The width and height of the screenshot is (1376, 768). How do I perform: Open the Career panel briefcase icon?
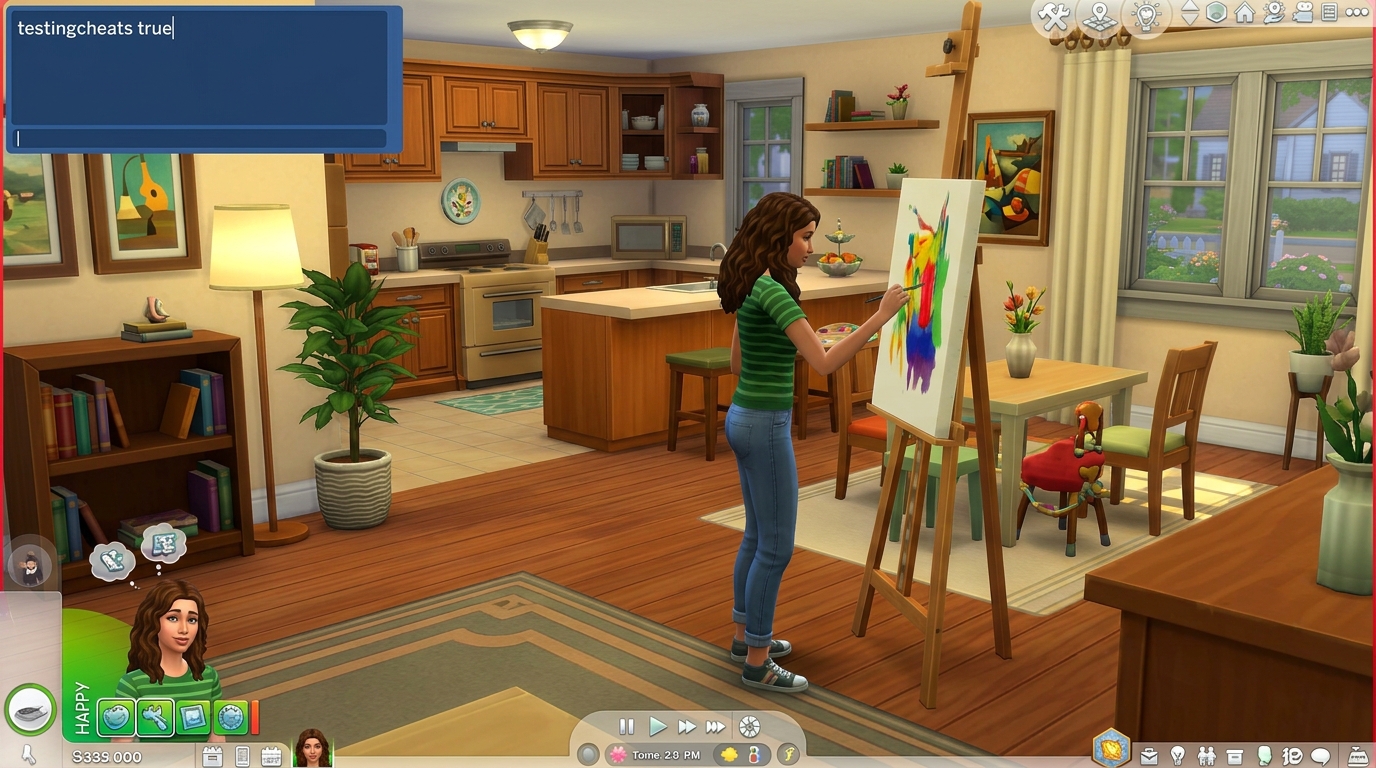[x=1149, y=755]
